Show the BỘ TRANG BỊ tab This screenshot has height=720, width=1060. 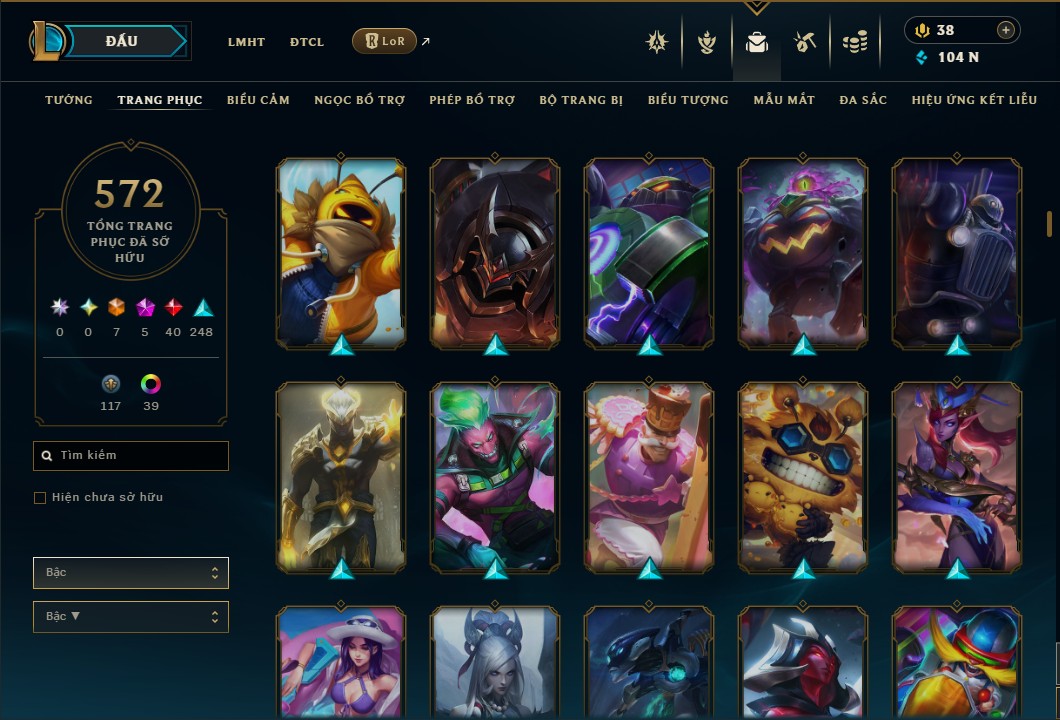(581, 100)
